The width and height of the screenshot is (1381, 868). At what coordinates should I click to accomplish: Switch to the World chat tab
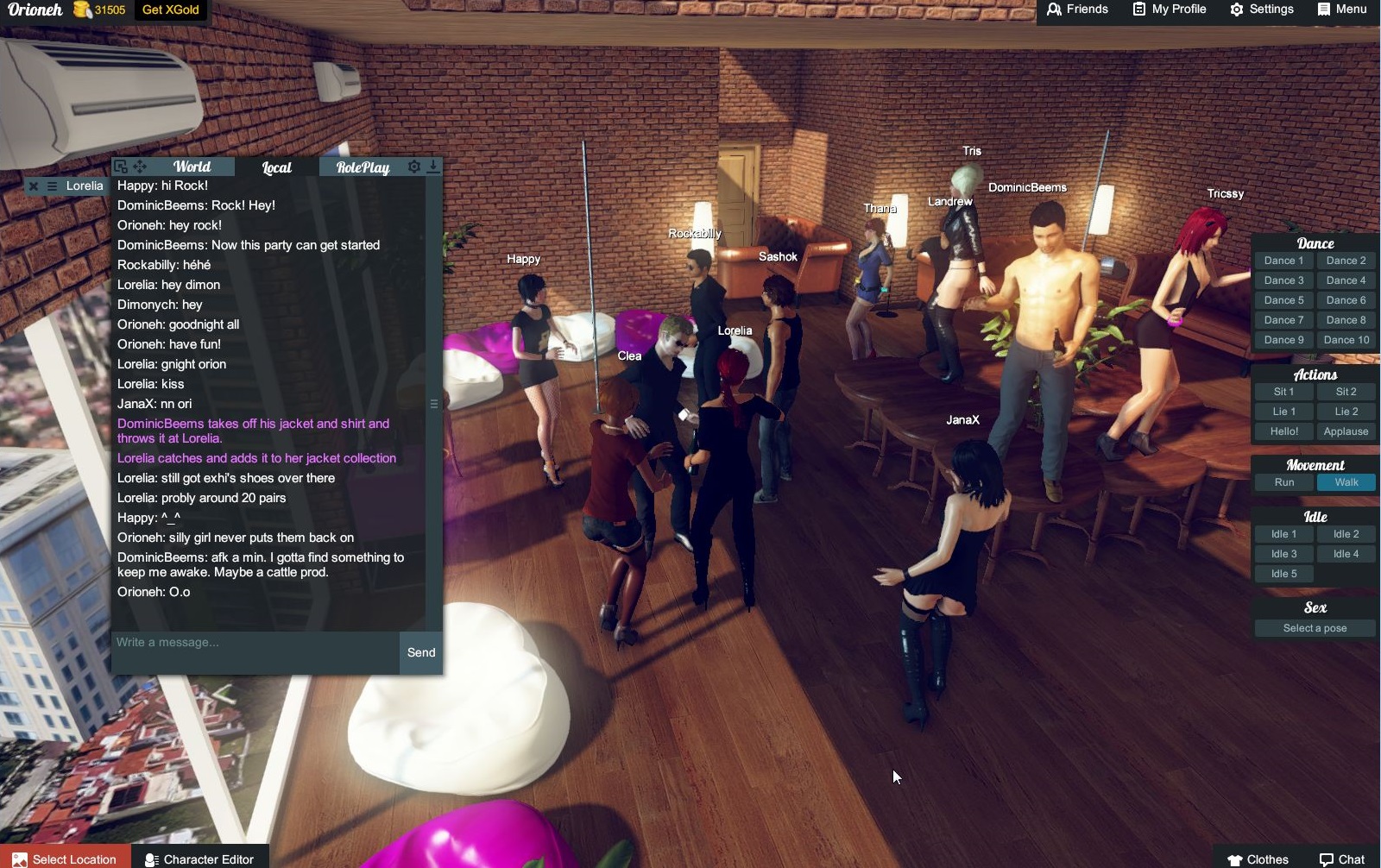(192, 167)
